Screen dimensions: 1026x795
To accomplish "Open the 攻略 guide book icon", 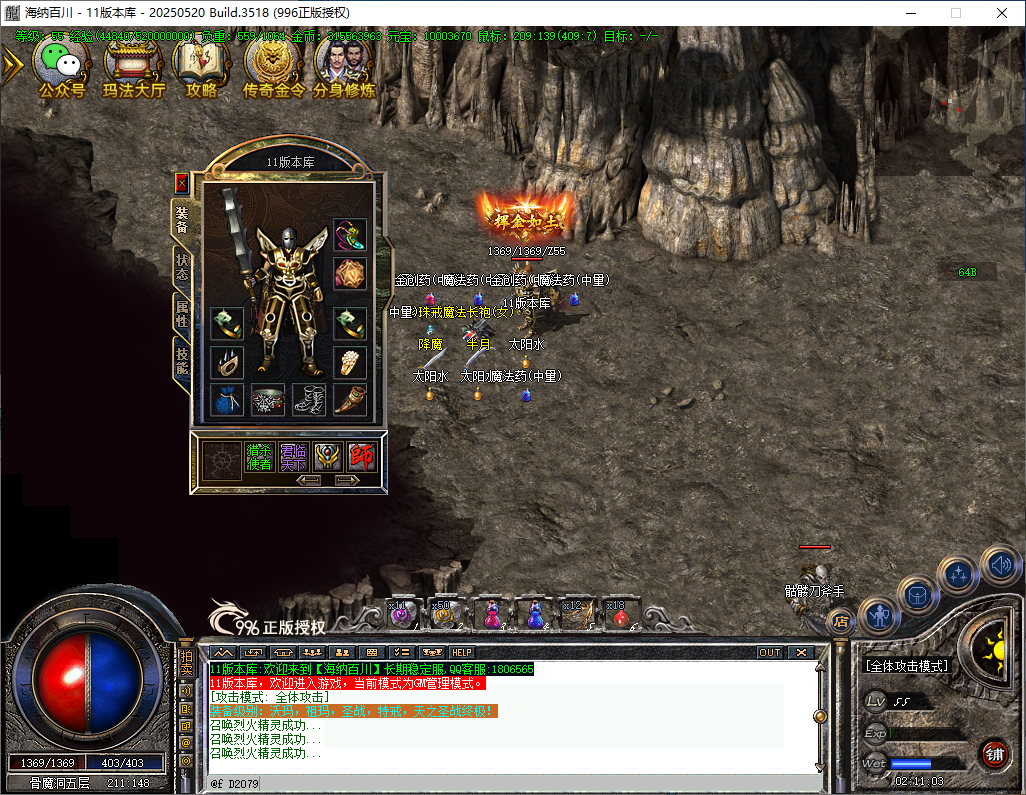I will click(x=201, y=64).
